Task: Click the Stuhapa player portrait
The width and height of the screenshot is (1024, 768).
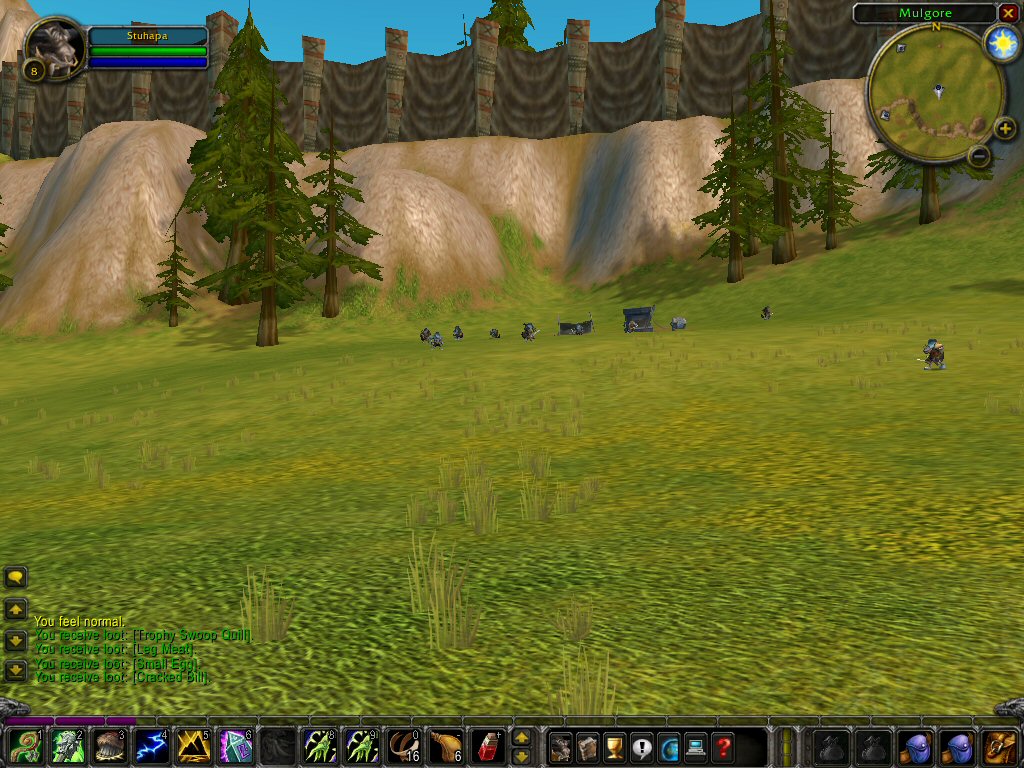Action: 55,44
